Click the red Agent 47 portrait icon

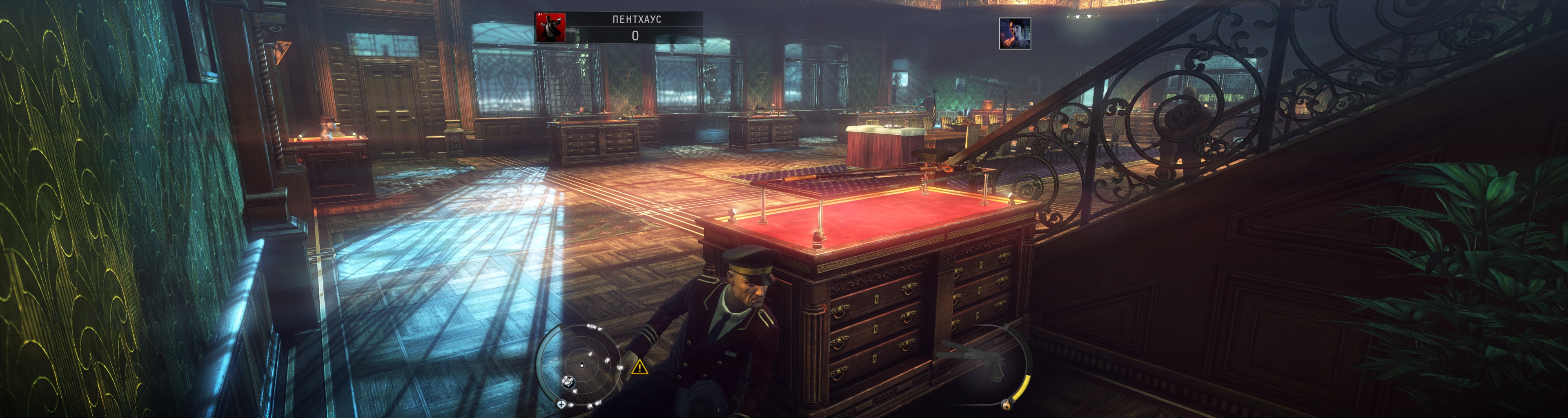click(550, 27)
